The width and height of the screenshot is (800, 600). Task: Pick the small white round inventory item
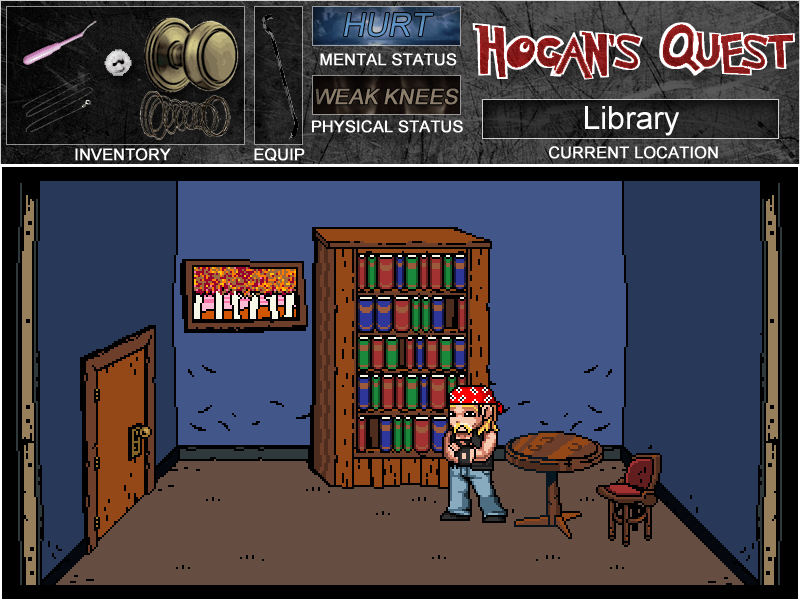click(x=119, y=62)
